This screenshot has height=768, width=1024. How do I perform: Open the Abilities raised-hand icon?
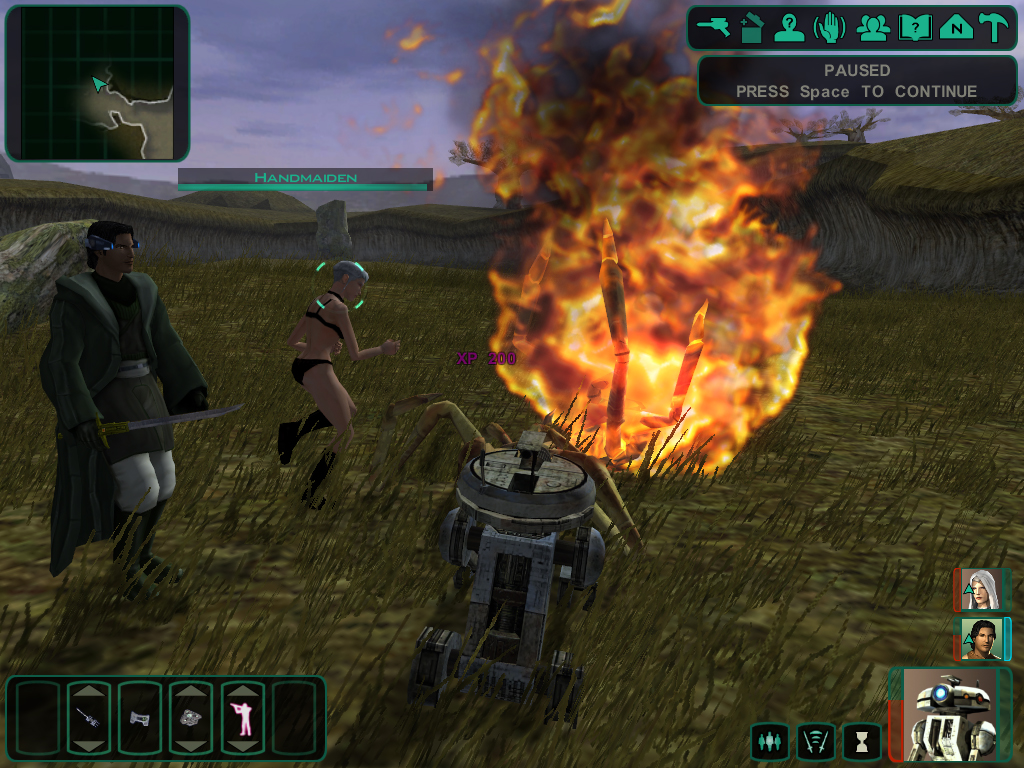point(830,27)
